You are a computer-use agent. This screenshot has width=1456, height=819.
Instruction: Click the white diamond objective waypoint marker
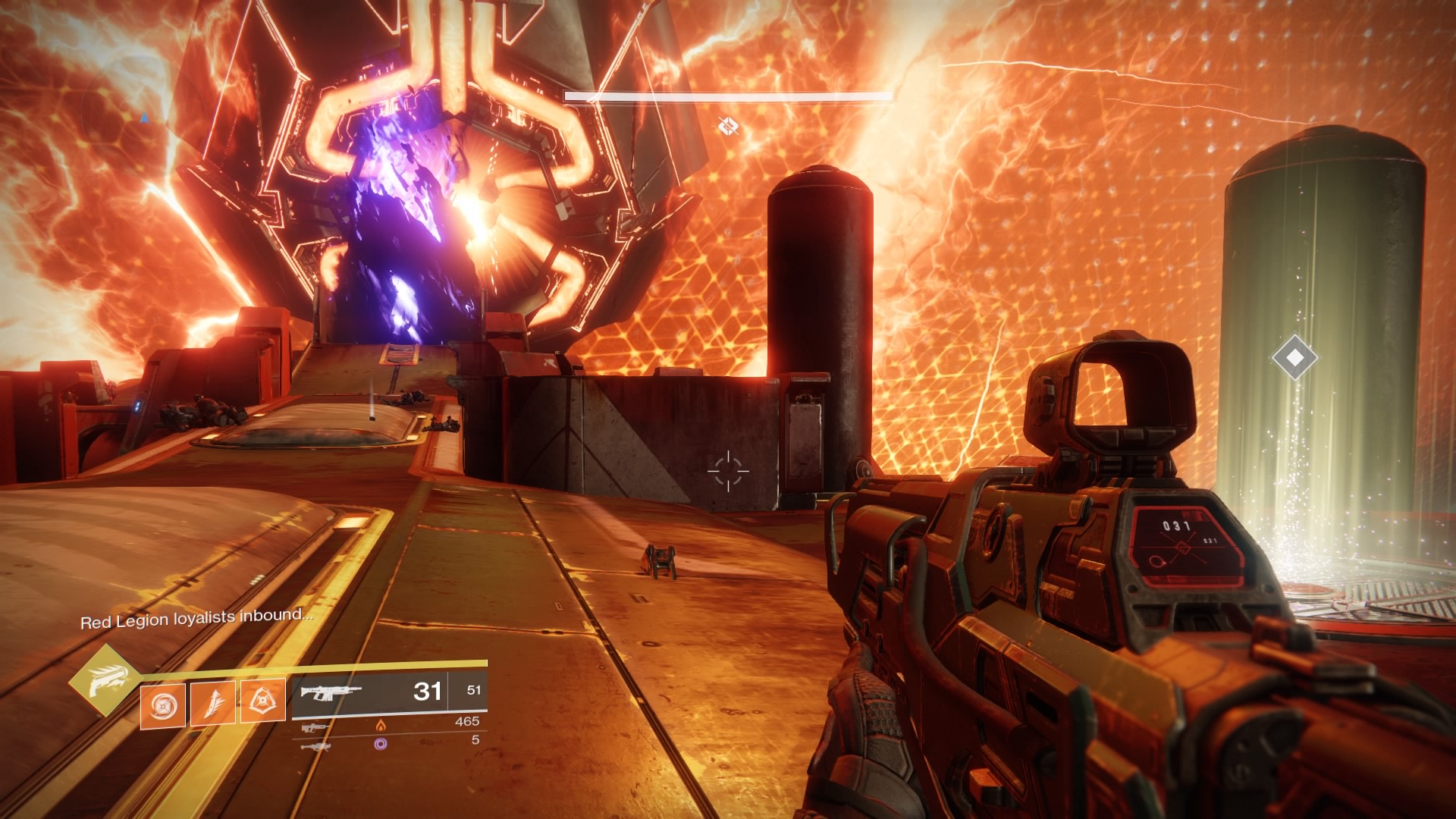[1294, 356]
